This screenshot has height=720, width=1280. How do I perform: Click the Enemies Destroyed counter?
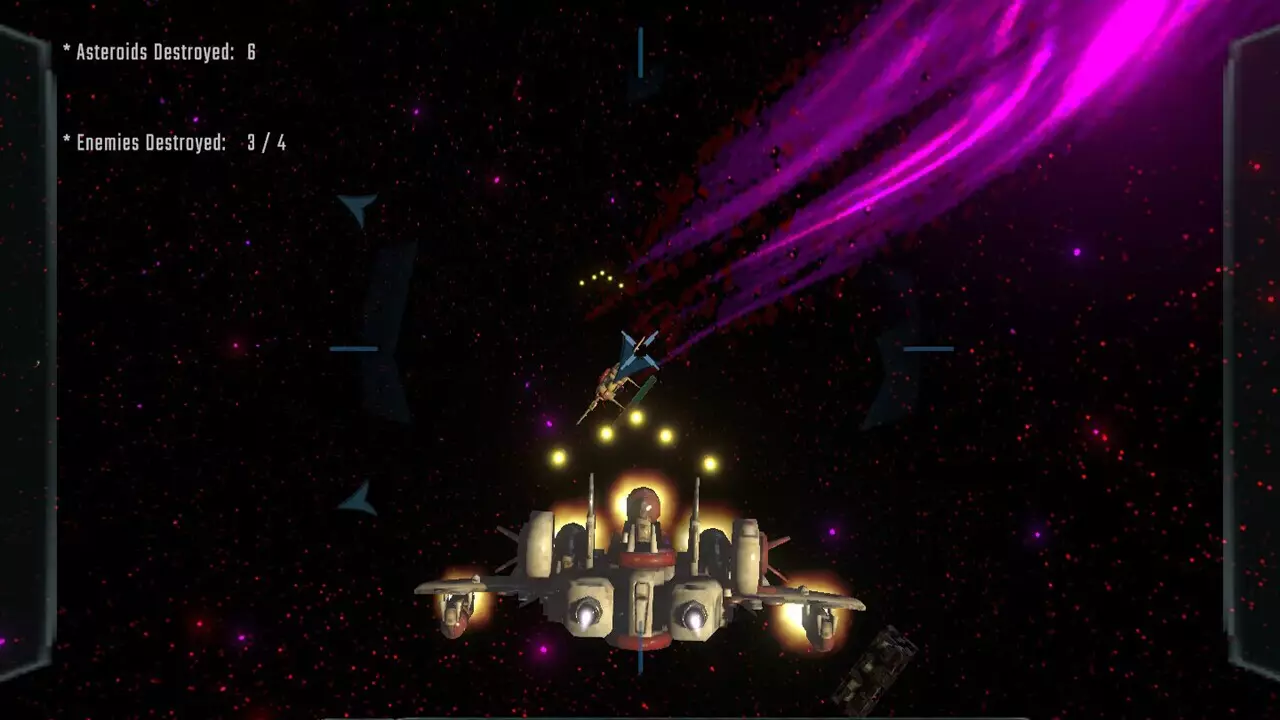point(175,143)
